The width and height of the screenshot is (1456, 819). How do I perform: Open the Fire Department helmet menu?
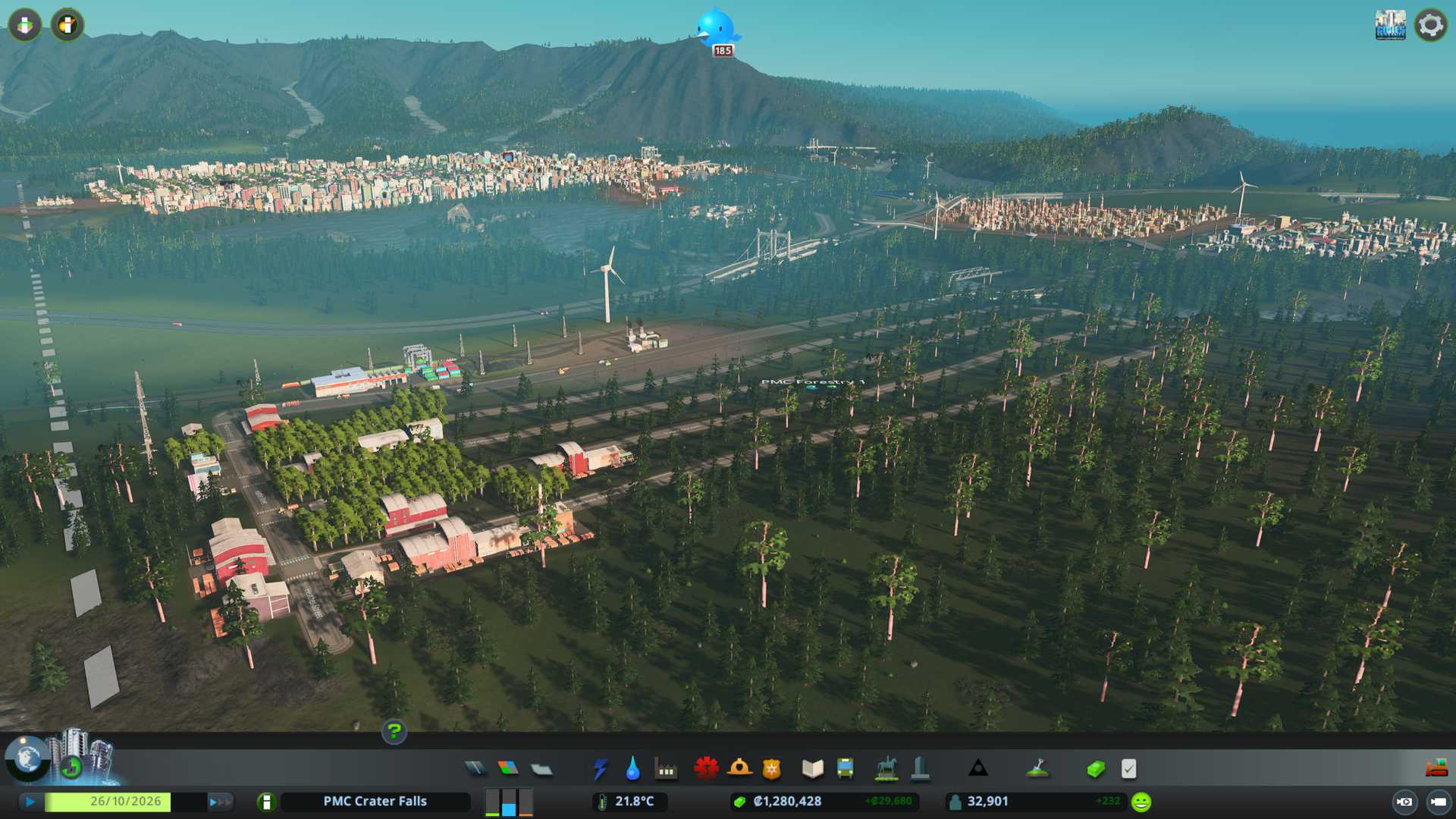pyautogui.click(x=739, y=769)
